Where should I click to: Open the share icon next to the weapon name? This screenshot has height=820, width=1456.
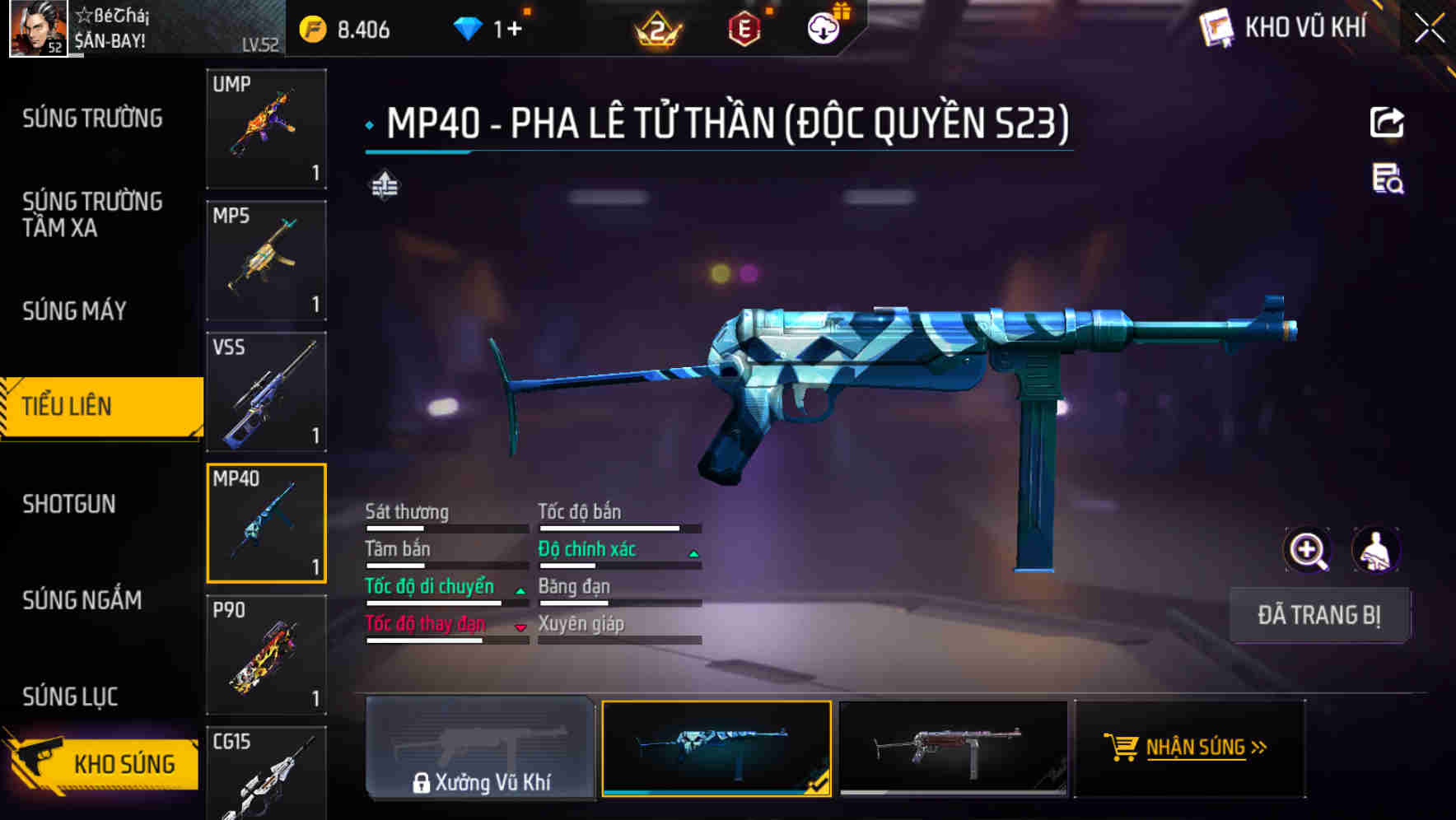pyautogui.click(x=1387, y=121)
